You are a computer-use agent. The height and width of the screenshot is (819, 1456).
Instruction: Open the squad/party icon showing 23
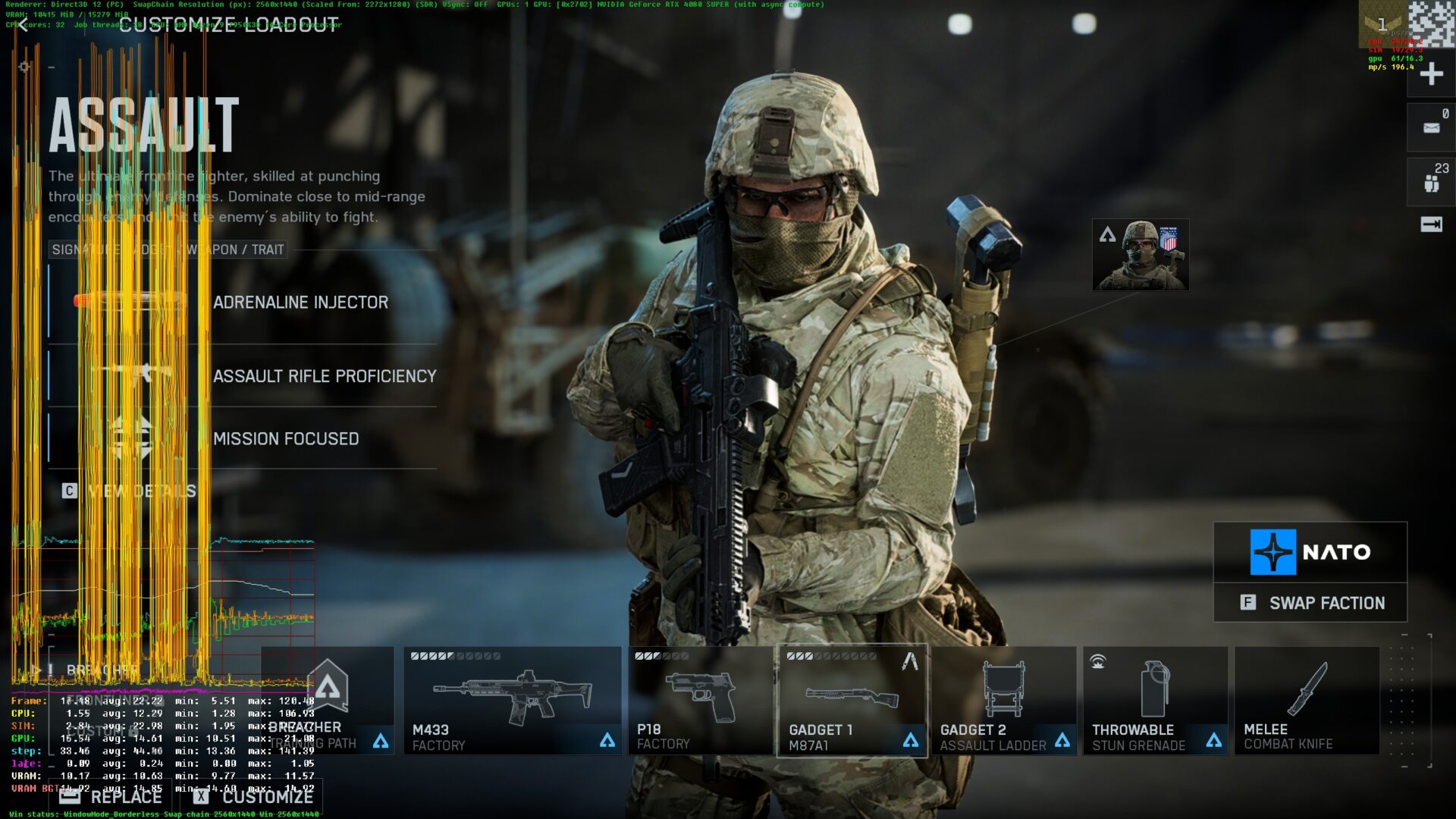point(1431,182)
